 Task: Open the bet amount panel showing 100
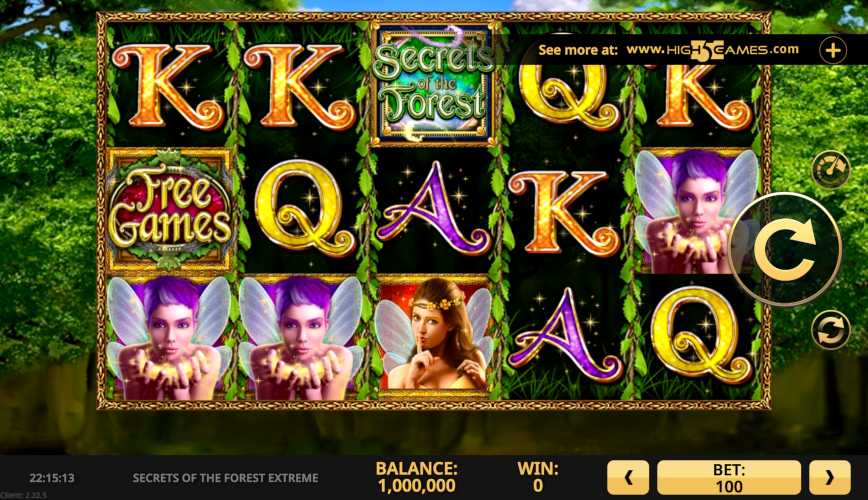click(729, 478)
